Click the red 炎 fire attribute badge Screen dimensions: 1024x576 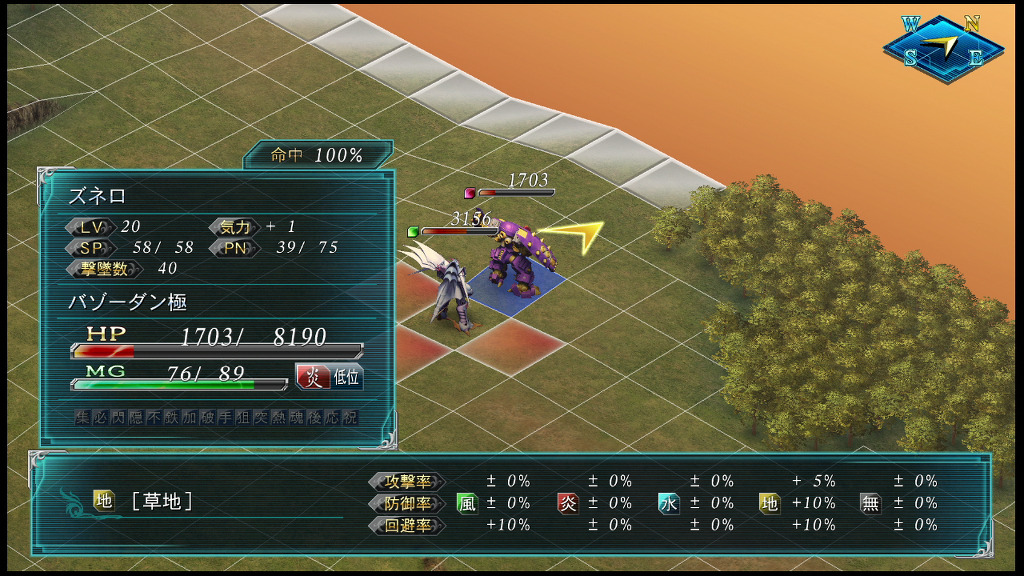click(x=312, y=376)
